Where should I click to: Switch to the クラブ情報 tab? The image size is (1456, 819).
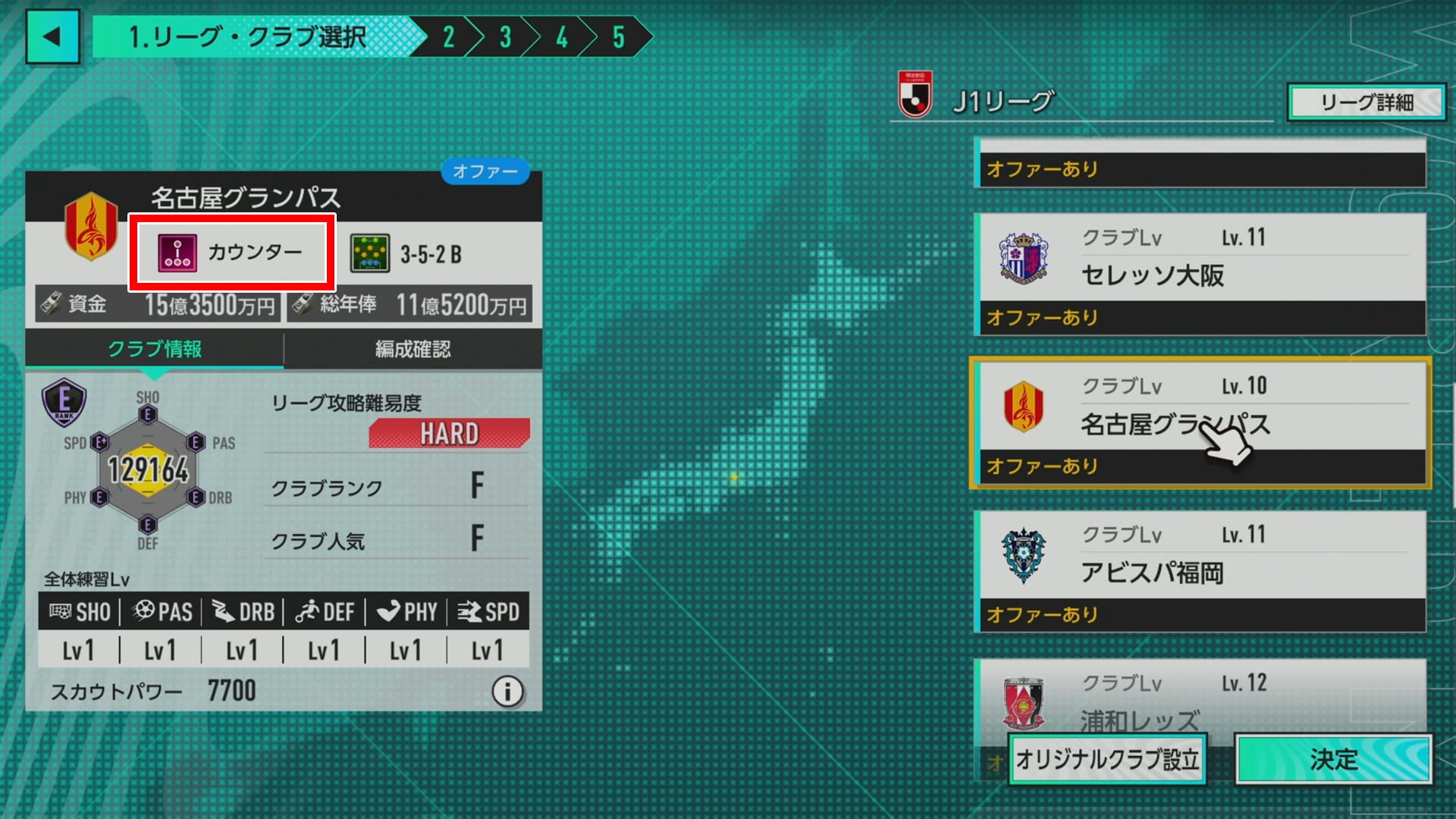click(x=154, y=350)
